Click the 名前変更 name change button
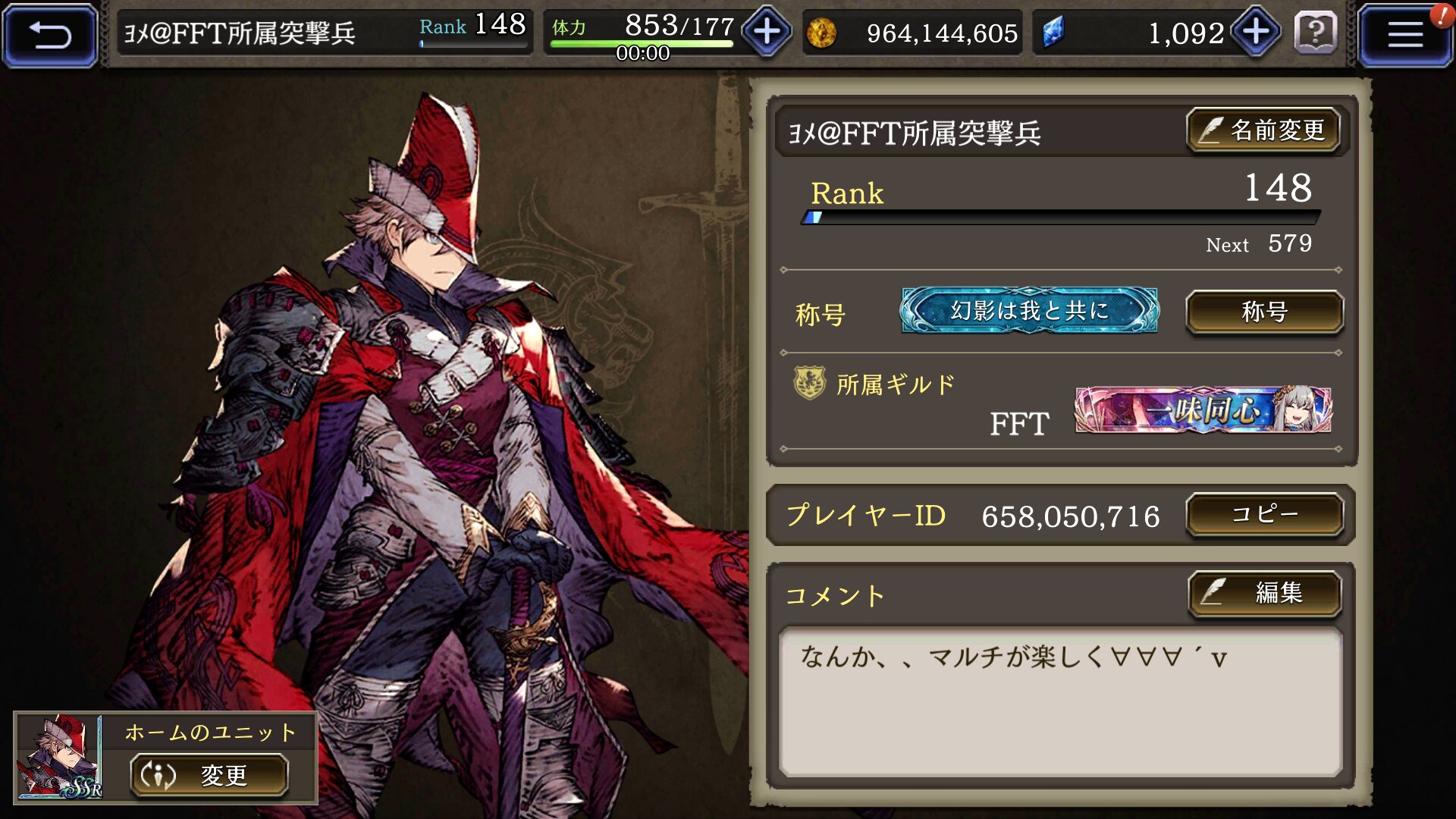This screenshot has height=819, width=1456. (1263, 130)
